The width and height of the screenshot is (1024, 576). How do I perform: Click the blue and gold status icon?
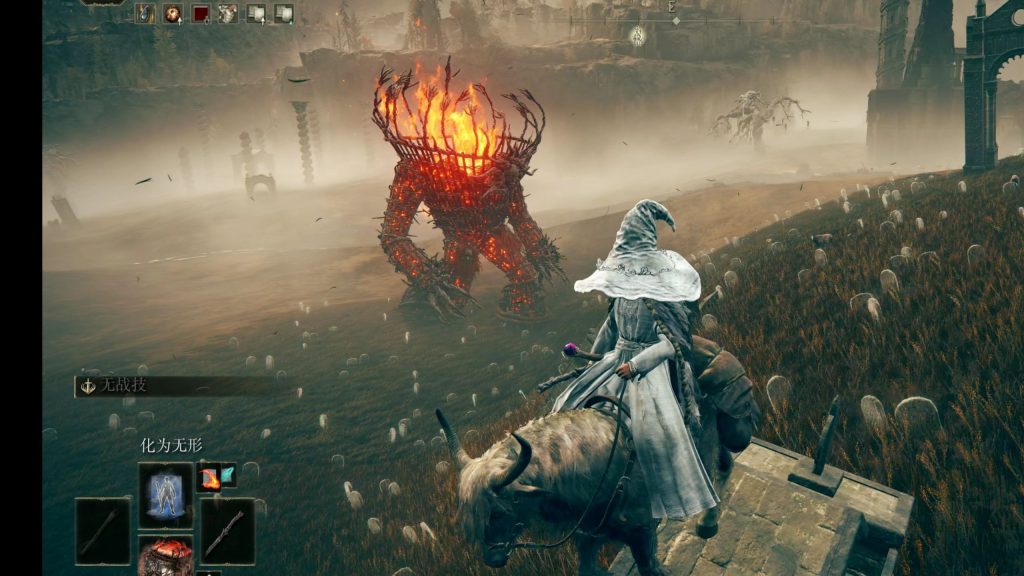[146, 13]
